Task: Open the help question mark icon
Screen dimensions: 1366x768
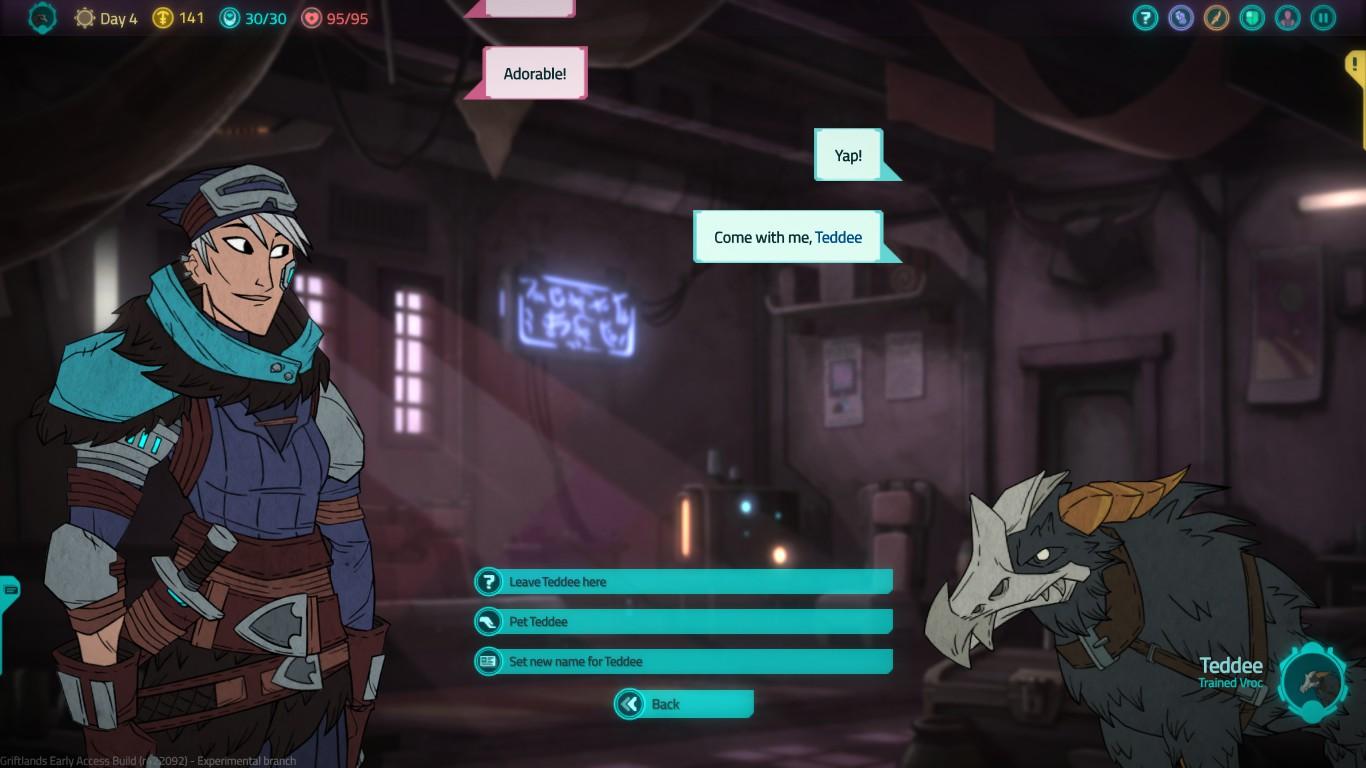Action: tap(1145, 18)
